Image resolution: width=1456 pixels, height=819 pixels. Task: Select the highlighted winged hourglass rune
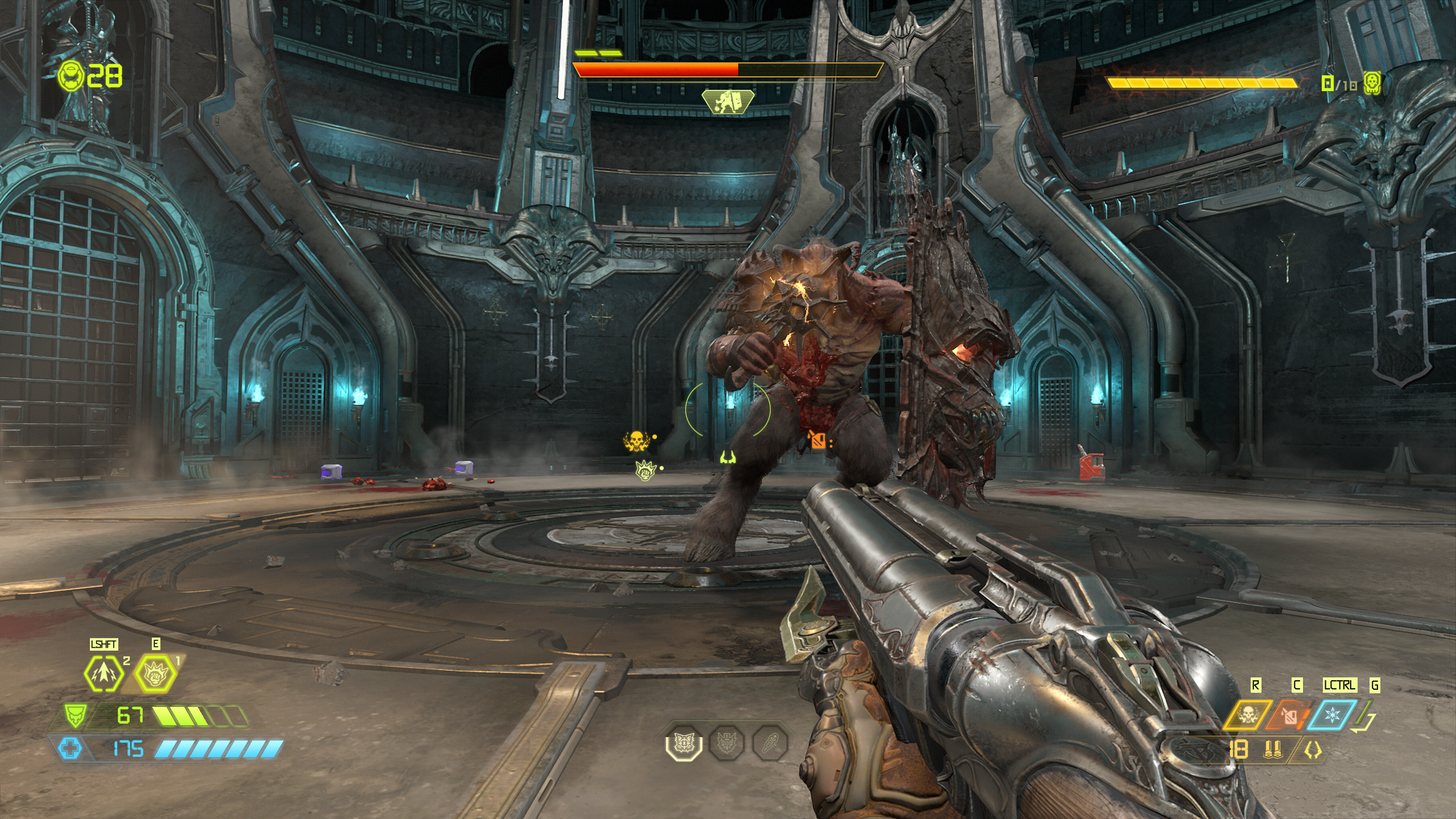tap(684, 743)
